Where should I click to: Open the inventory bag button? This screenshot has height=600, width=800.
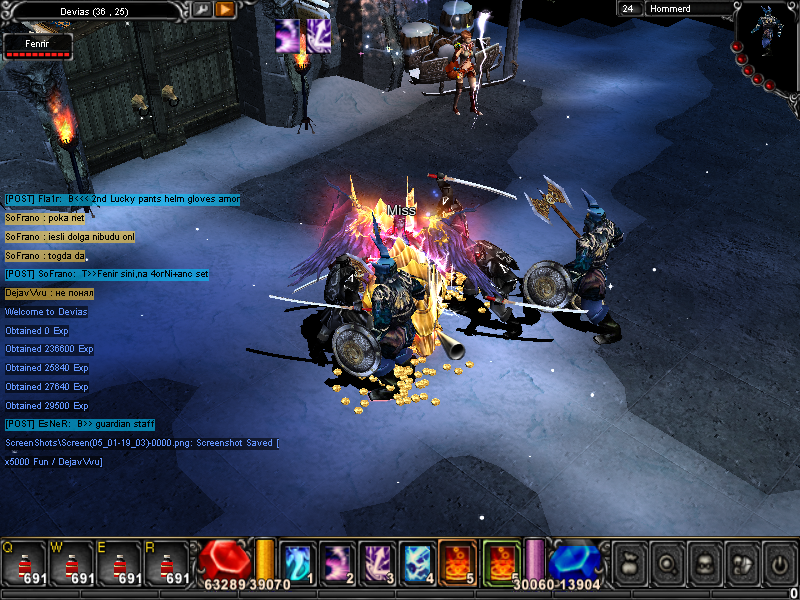click(630, 563)
